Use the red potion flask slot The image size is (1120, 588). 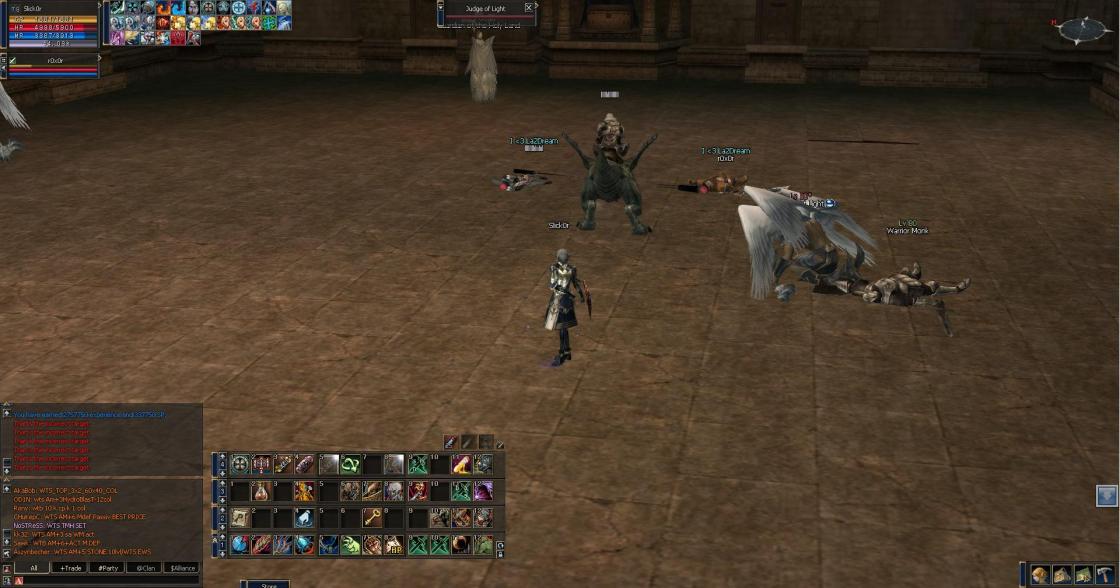[261, 491]
